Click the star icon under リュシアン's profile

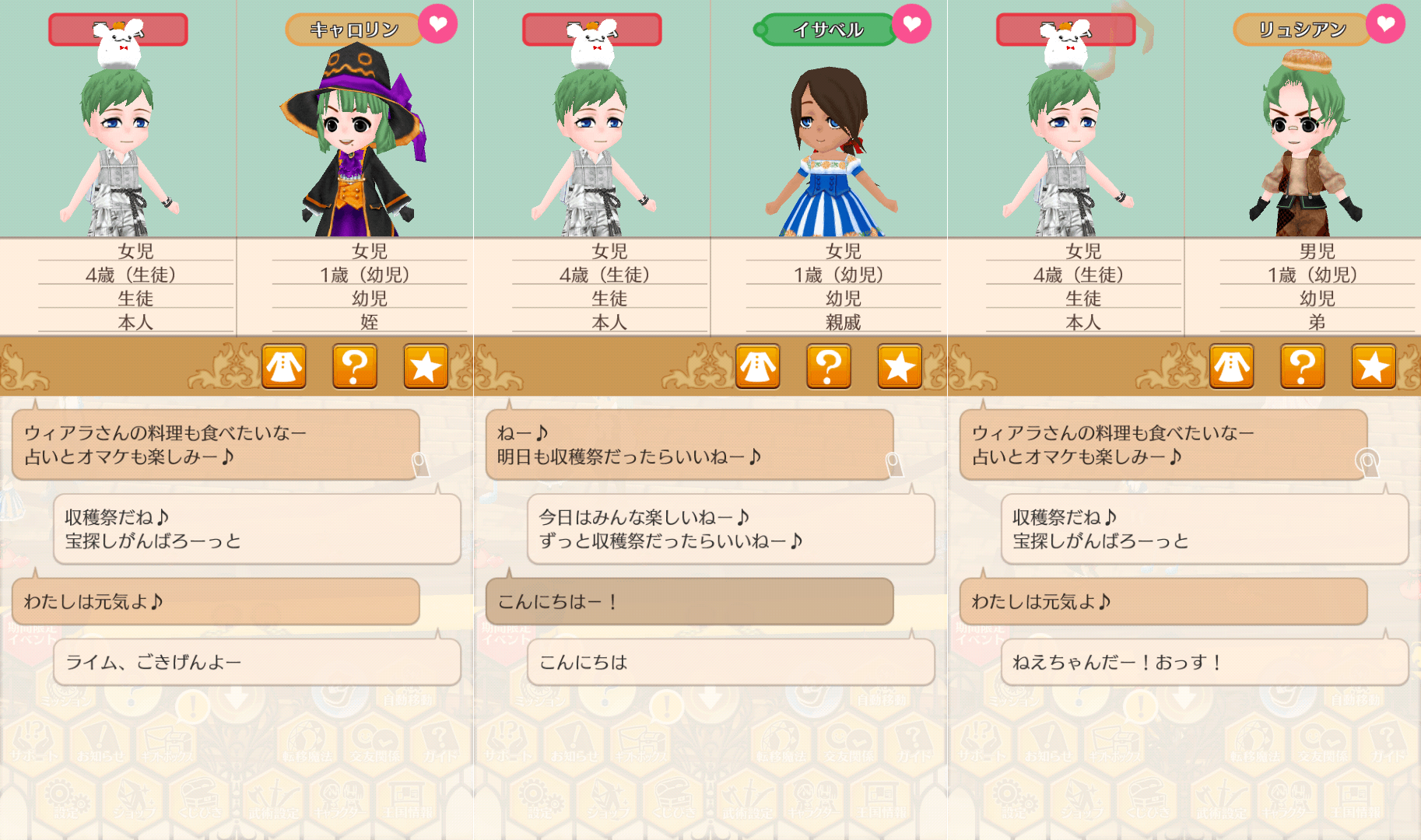pos(1373,366)
